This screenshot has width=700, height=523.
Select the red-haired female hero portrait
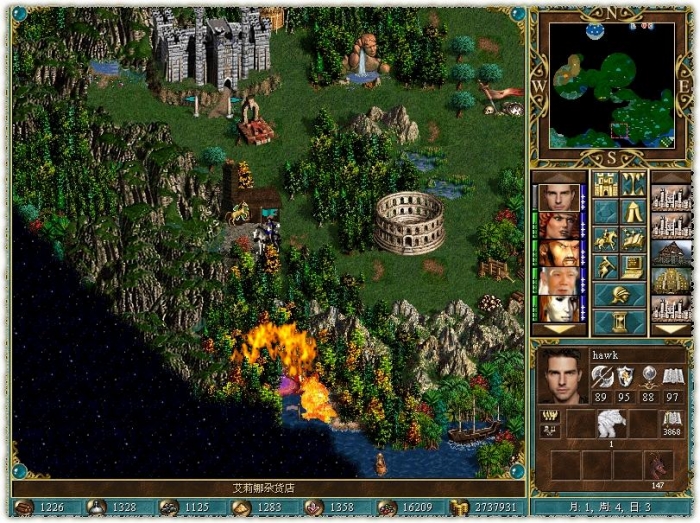click(560, 225)
